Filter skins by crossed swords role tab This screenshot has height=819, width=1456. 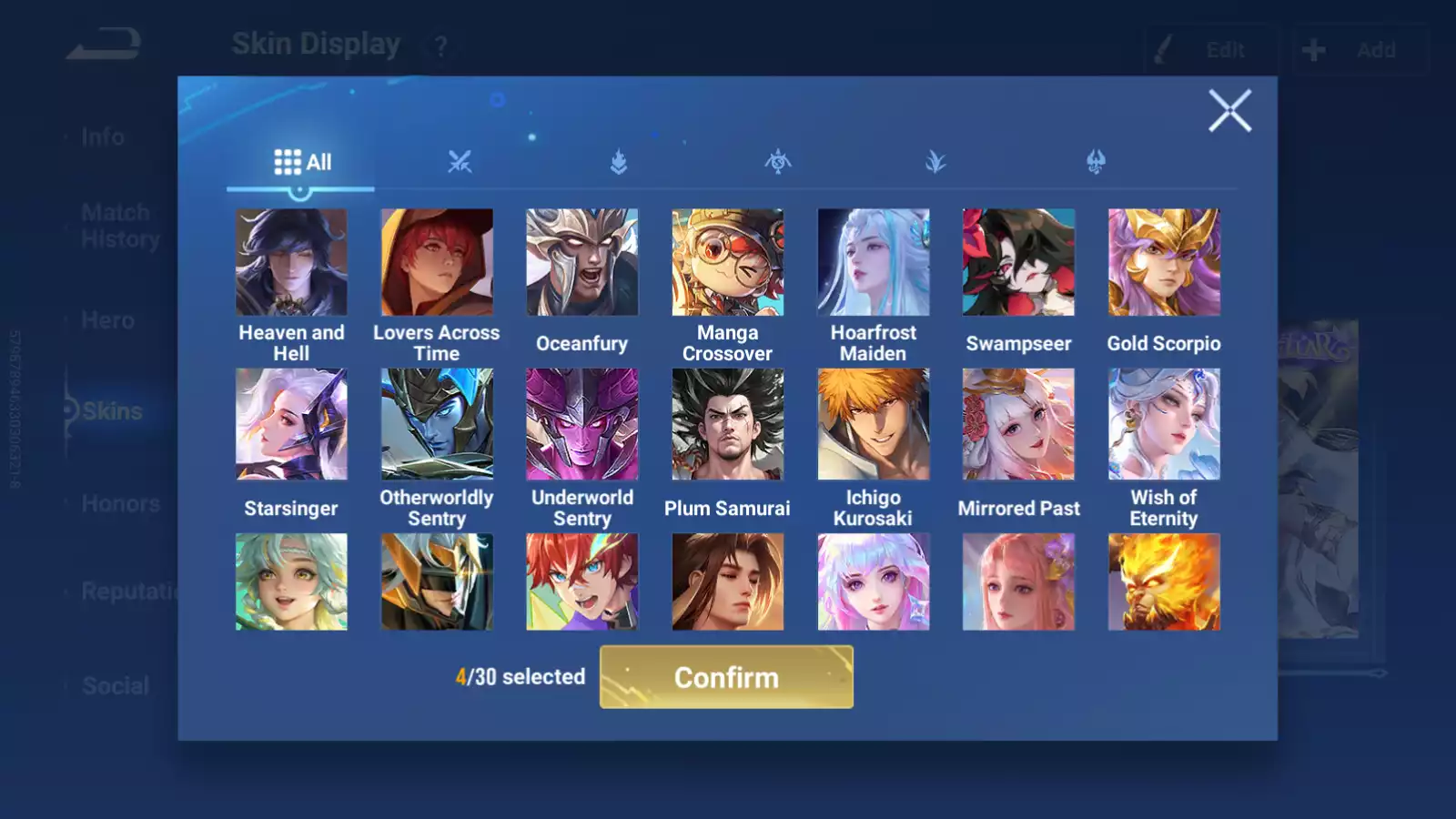[x=460, y=162]
